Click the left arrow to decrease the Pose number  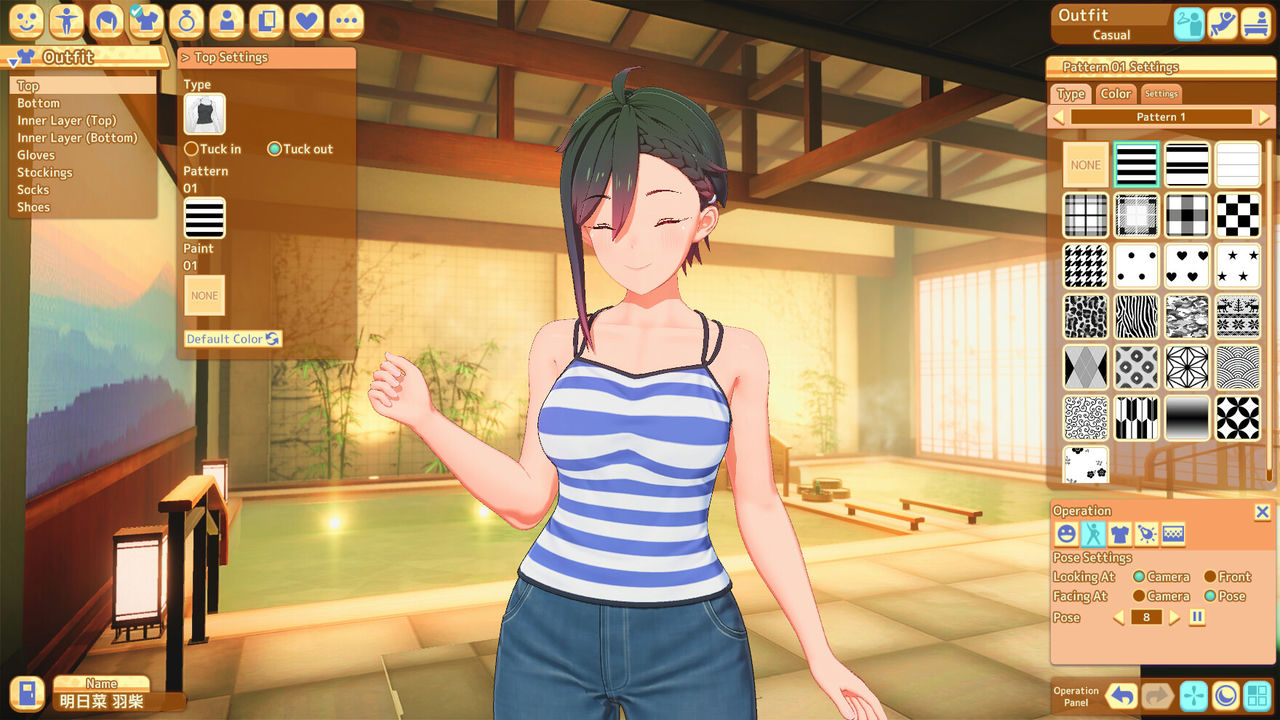(1117, 617)
